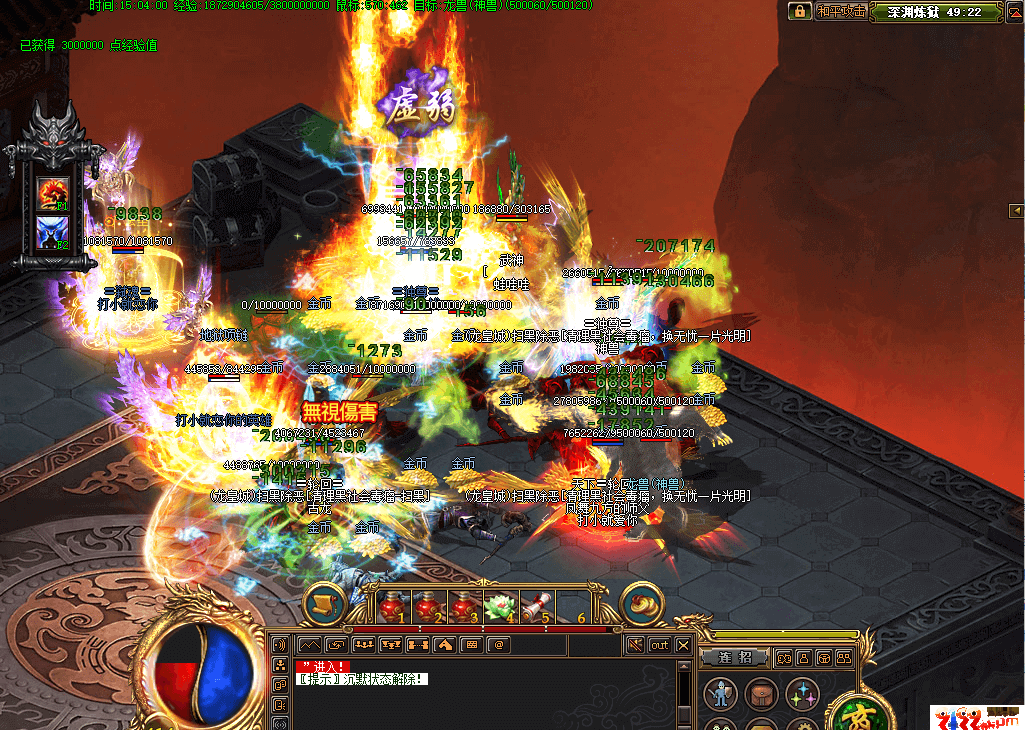1025x730 pixels.
Task: Click the out button on chat bar
Action: (659, 645)
